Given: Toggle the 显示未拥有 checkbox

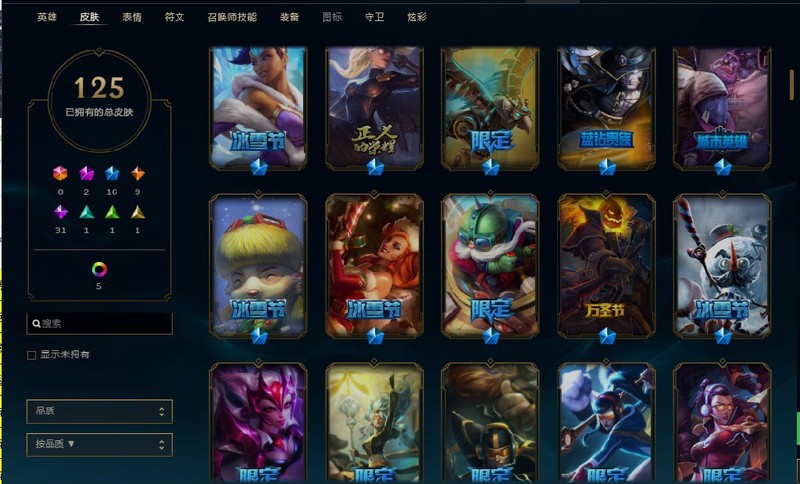Looking at the screenshot, I should [32, 355].
